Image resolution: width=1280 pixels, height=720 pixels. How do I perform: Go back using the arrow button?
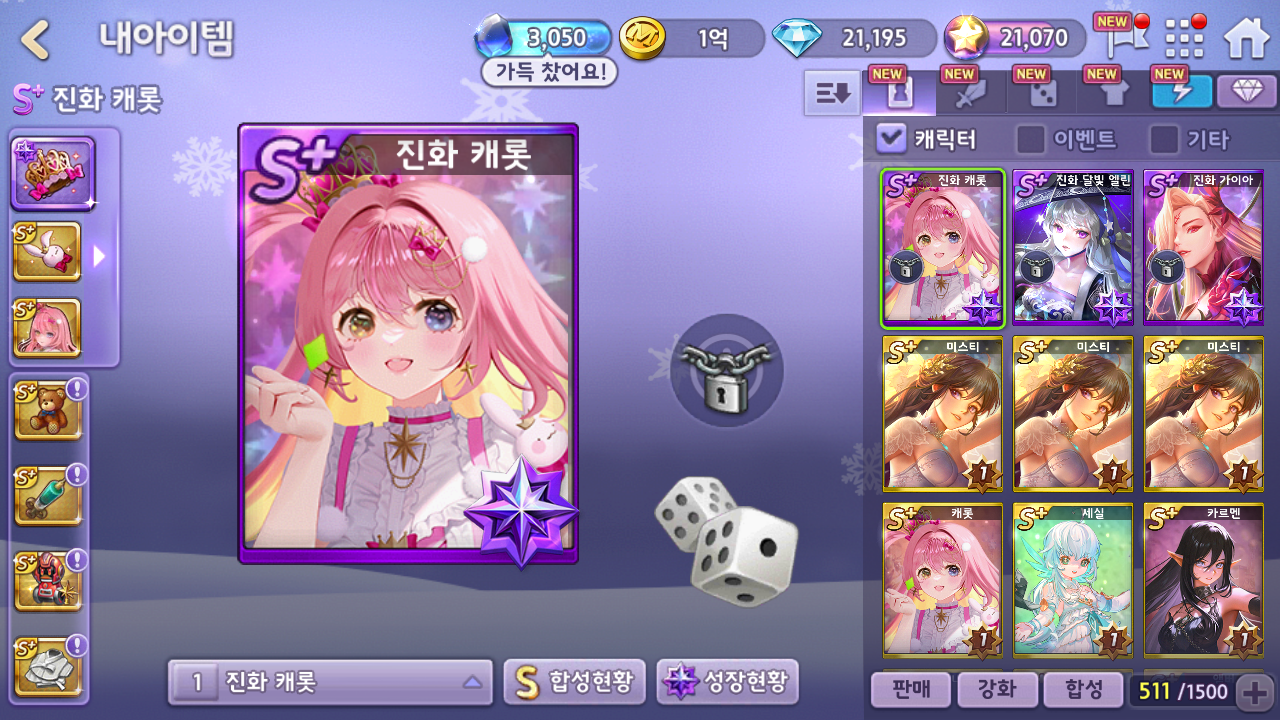tap(36, 40)
